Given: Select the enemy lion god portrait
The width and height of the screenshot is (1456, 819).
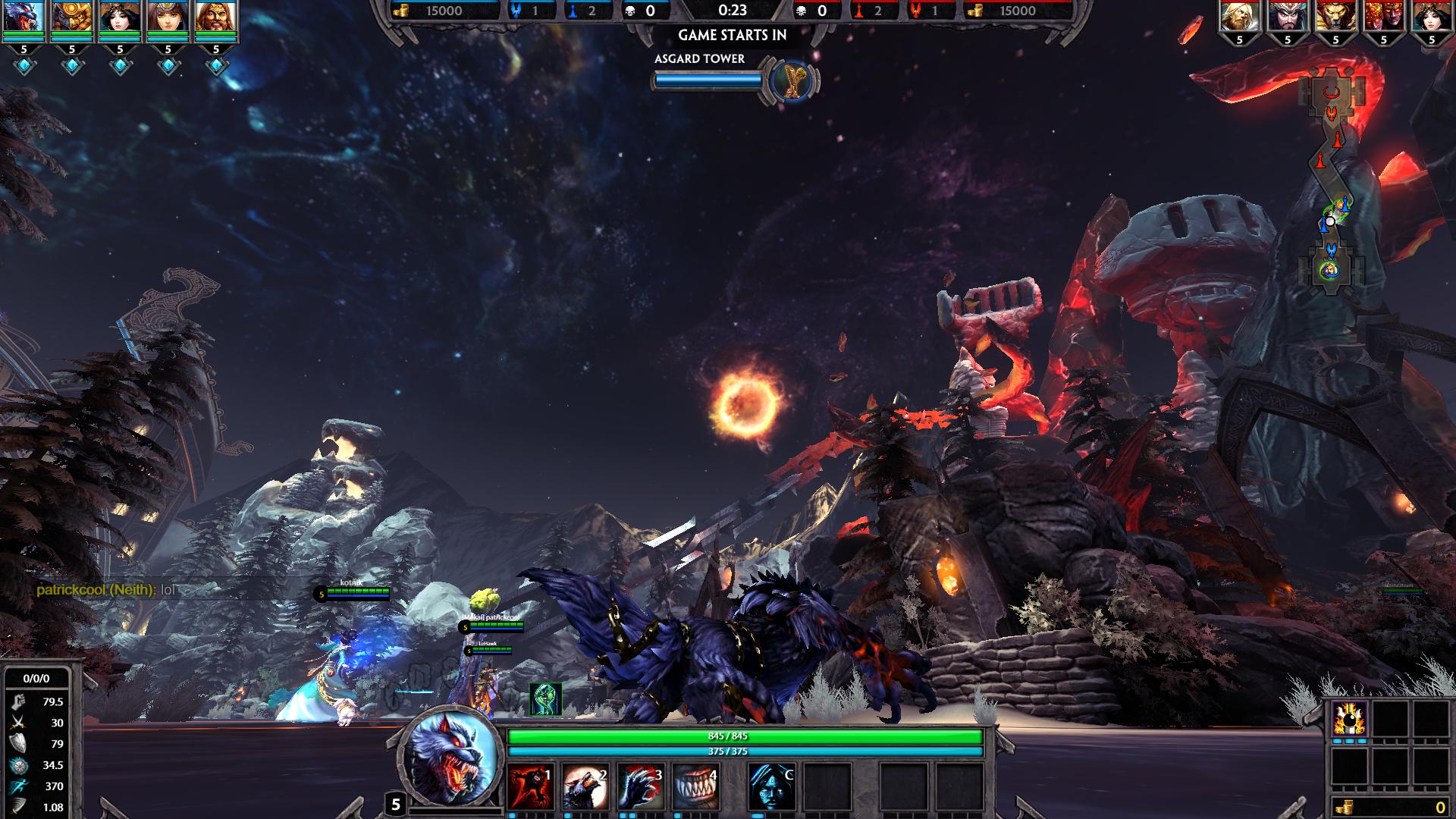Looking at the screenshot, I should point(1335,17).
